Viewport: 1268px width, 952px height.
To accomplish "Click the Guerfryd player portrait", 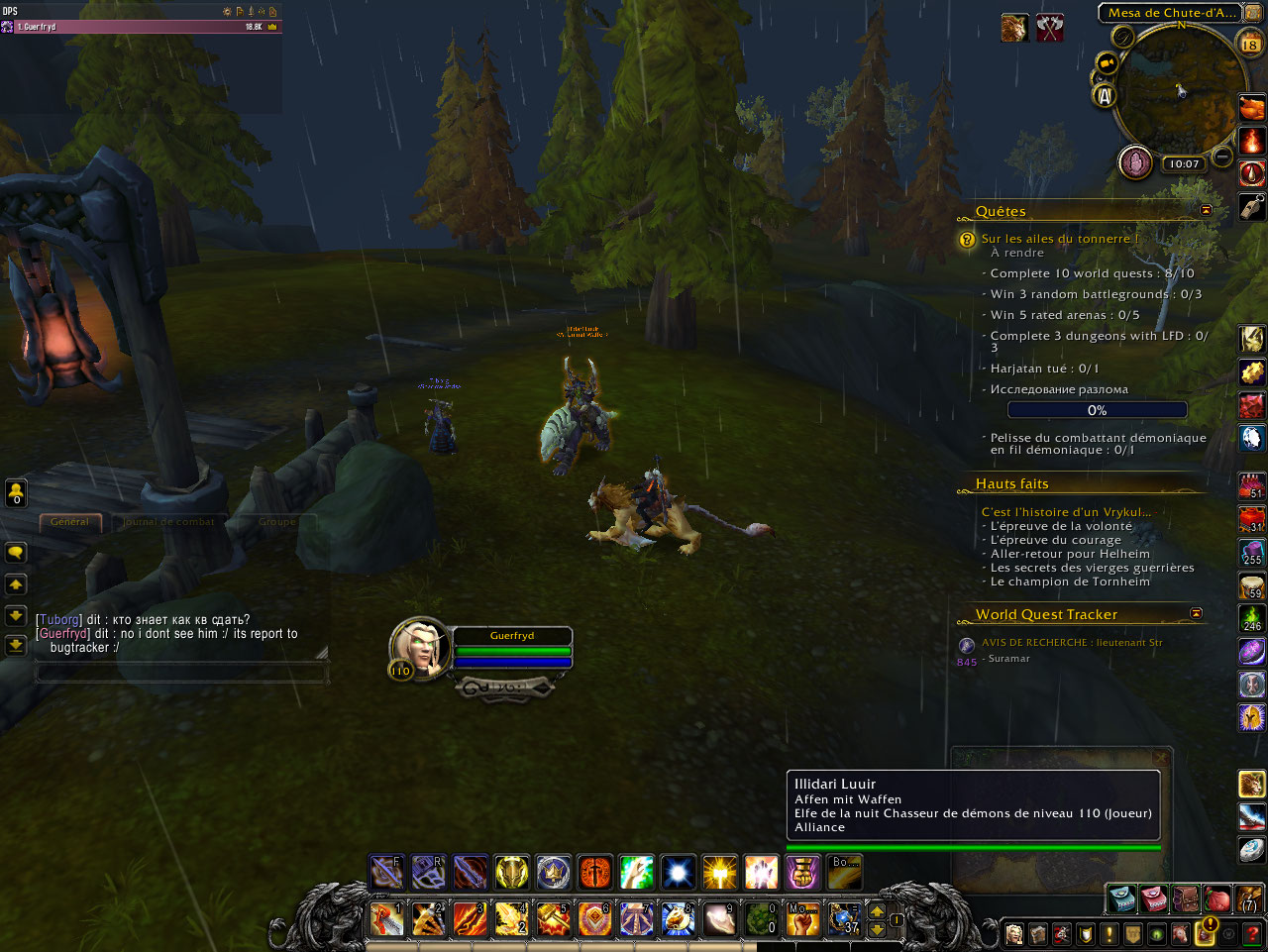I will pos(420,647).
